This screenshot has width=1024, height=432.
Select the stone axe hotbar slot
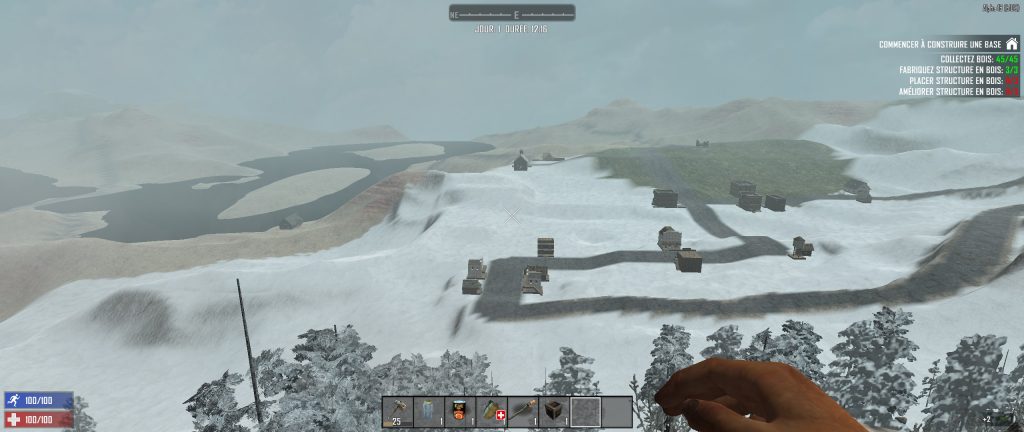[397, 411]
